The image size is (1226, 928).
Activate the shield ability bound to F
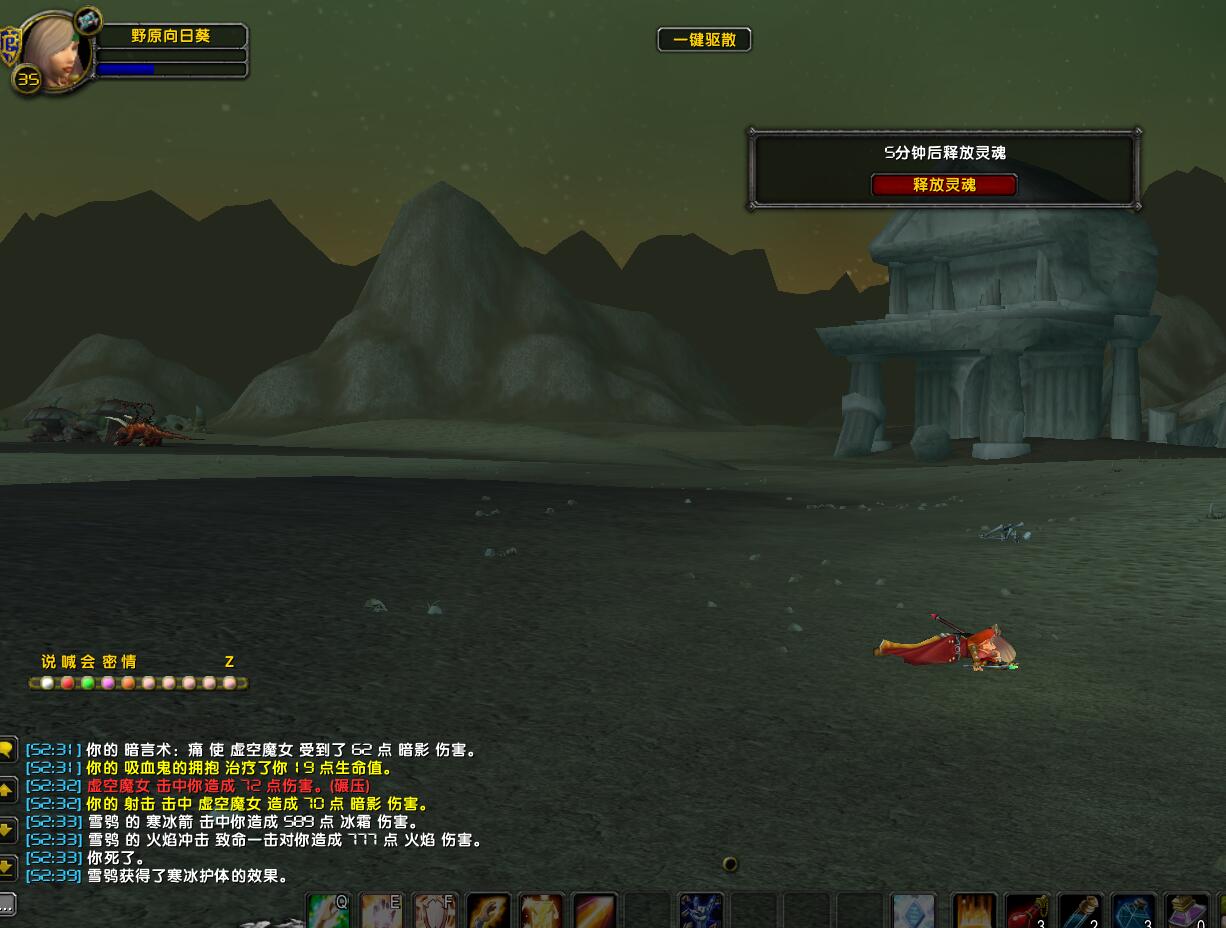[435, 912]
